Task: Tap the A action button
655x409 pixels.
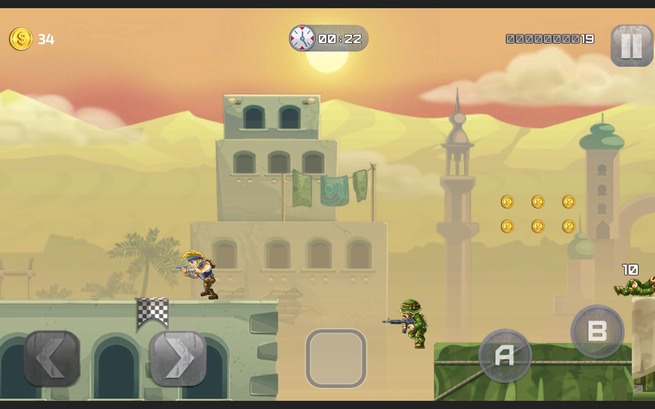Action: click(x=505, y=355)
